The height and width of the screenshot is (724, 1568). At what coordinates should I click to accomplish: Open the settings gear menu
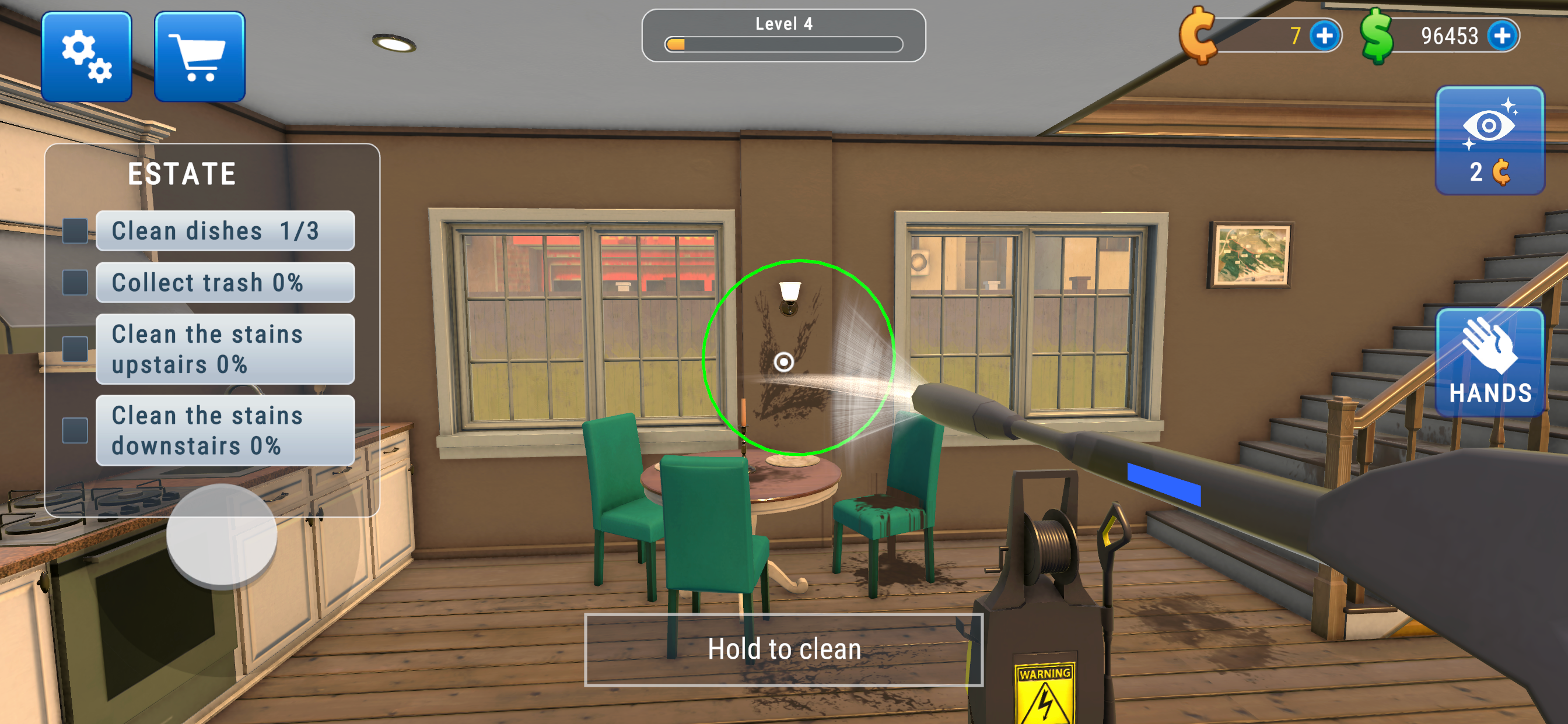[86, 55]
